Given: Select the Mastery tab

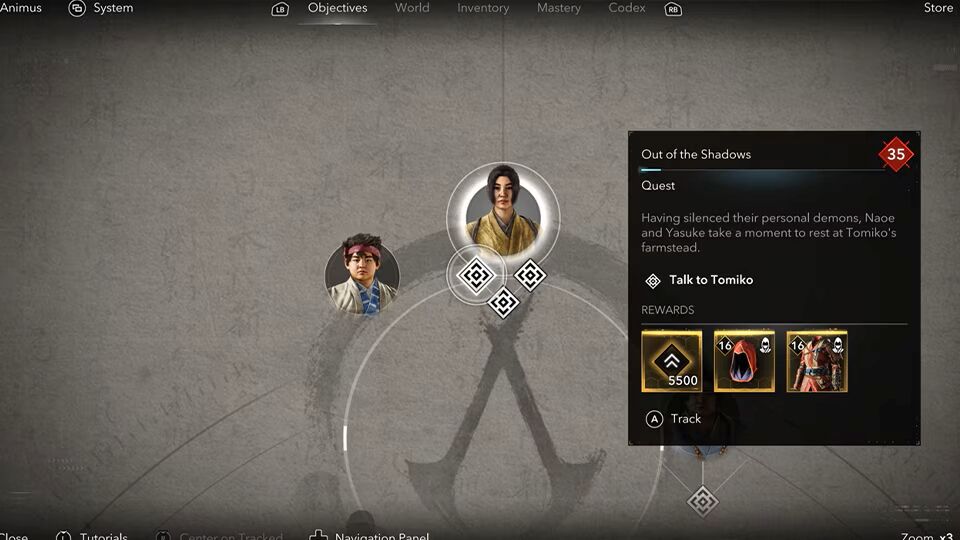Looking at the screenshot, I should pos(558,8).
